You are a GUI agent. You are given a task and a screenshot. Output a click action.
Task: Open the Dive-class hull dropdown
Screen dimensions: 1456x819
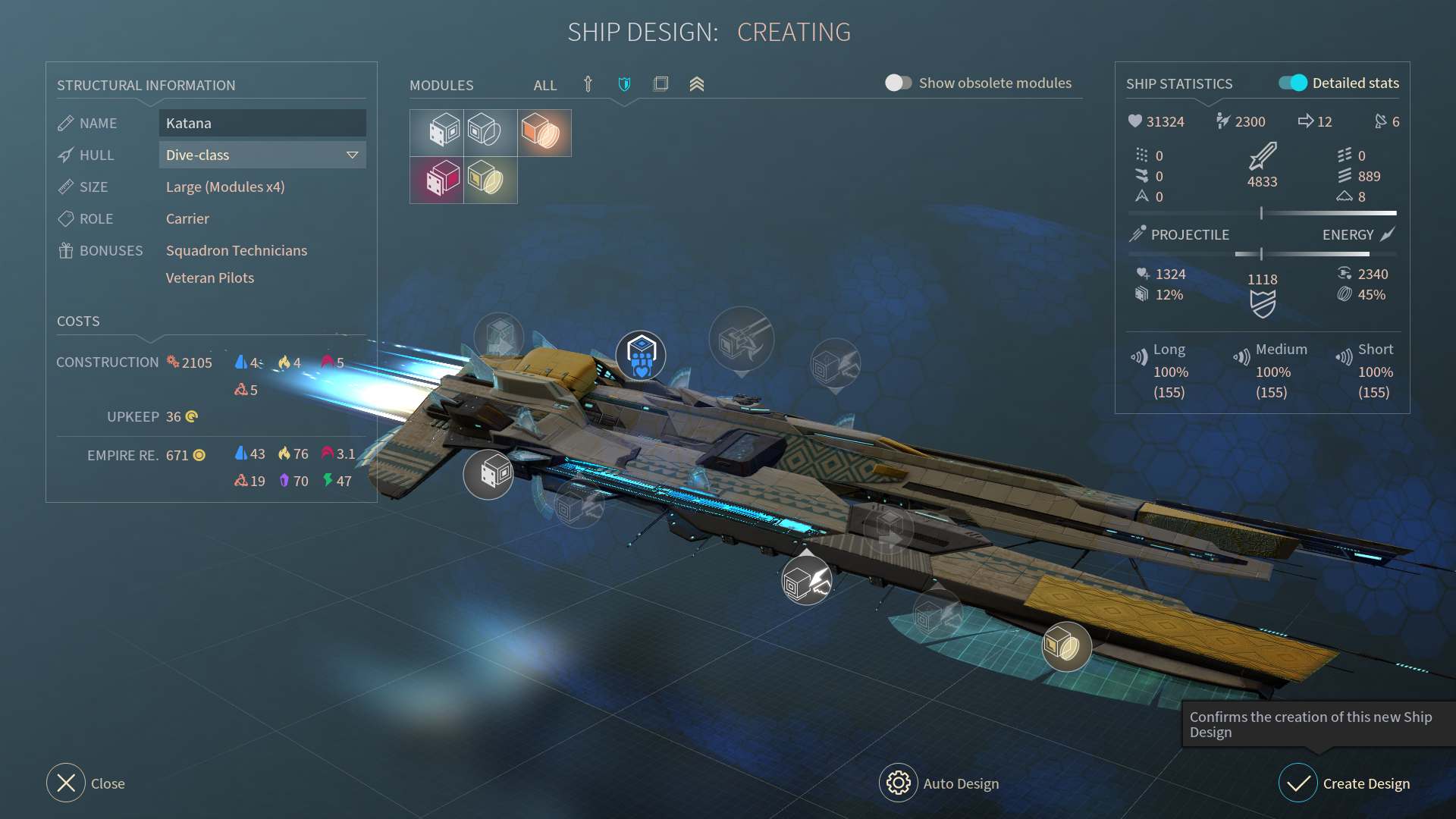click(262, 155)
